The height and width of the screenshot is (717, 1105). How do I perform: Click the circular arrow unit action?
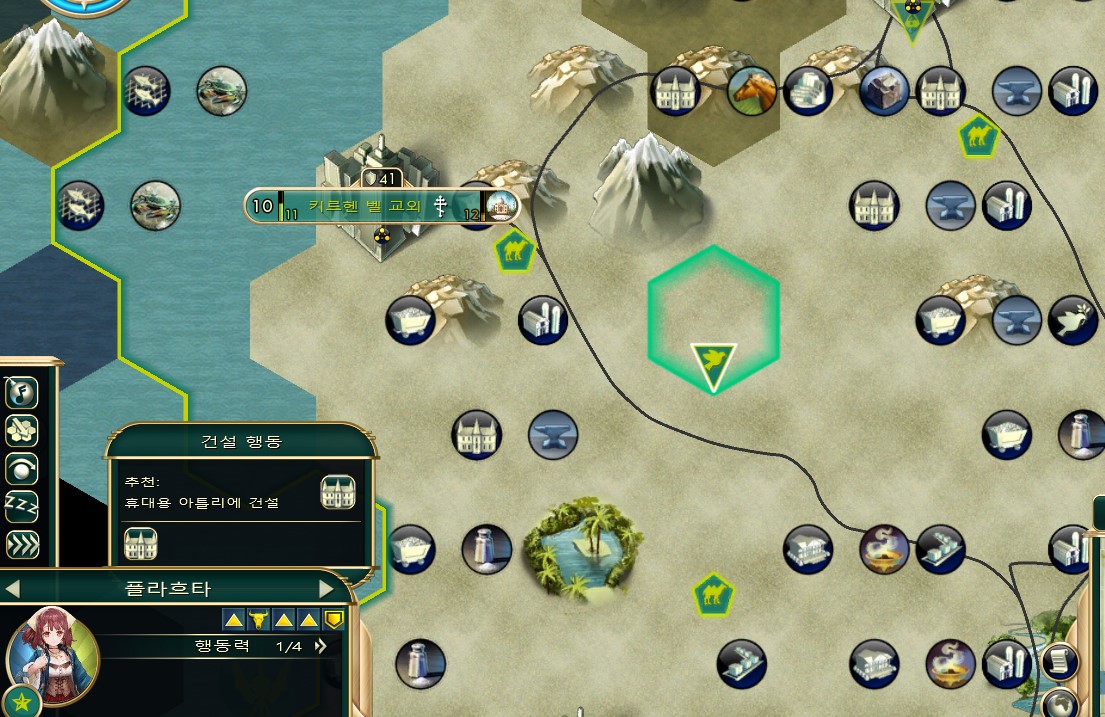coord(21,468)
